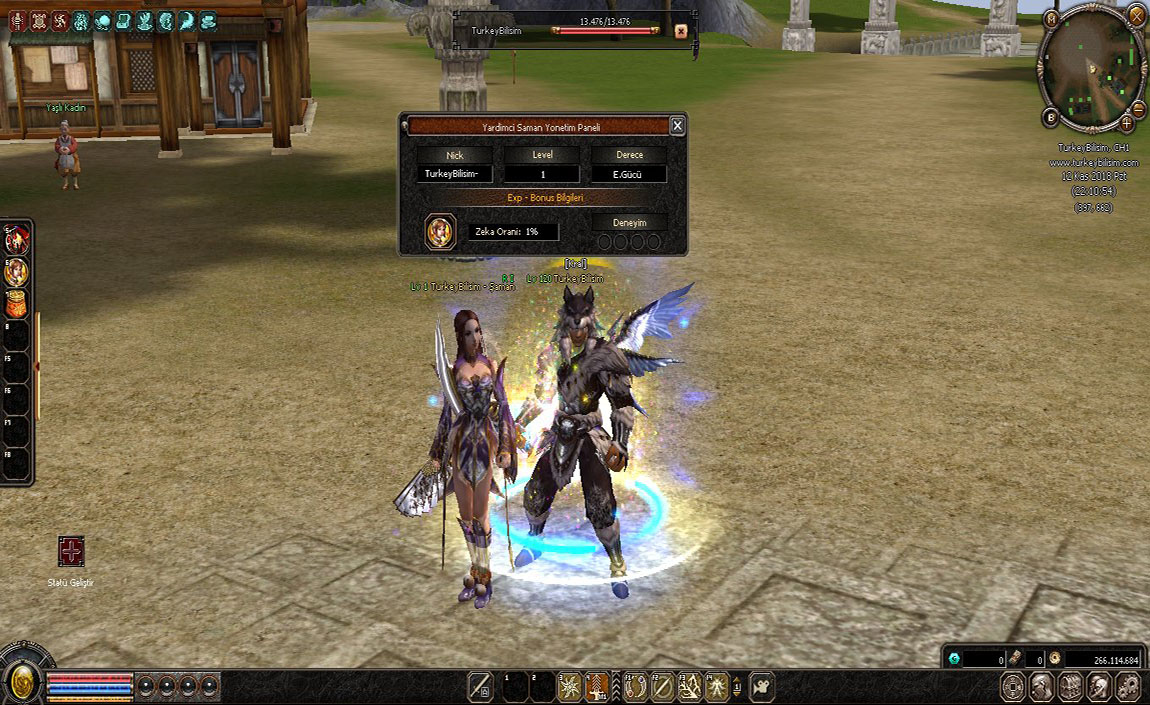Open the map with the minimap M button
This screenshot has width=1150, height=705.
pyautogui.click(x=1051, y=18)
